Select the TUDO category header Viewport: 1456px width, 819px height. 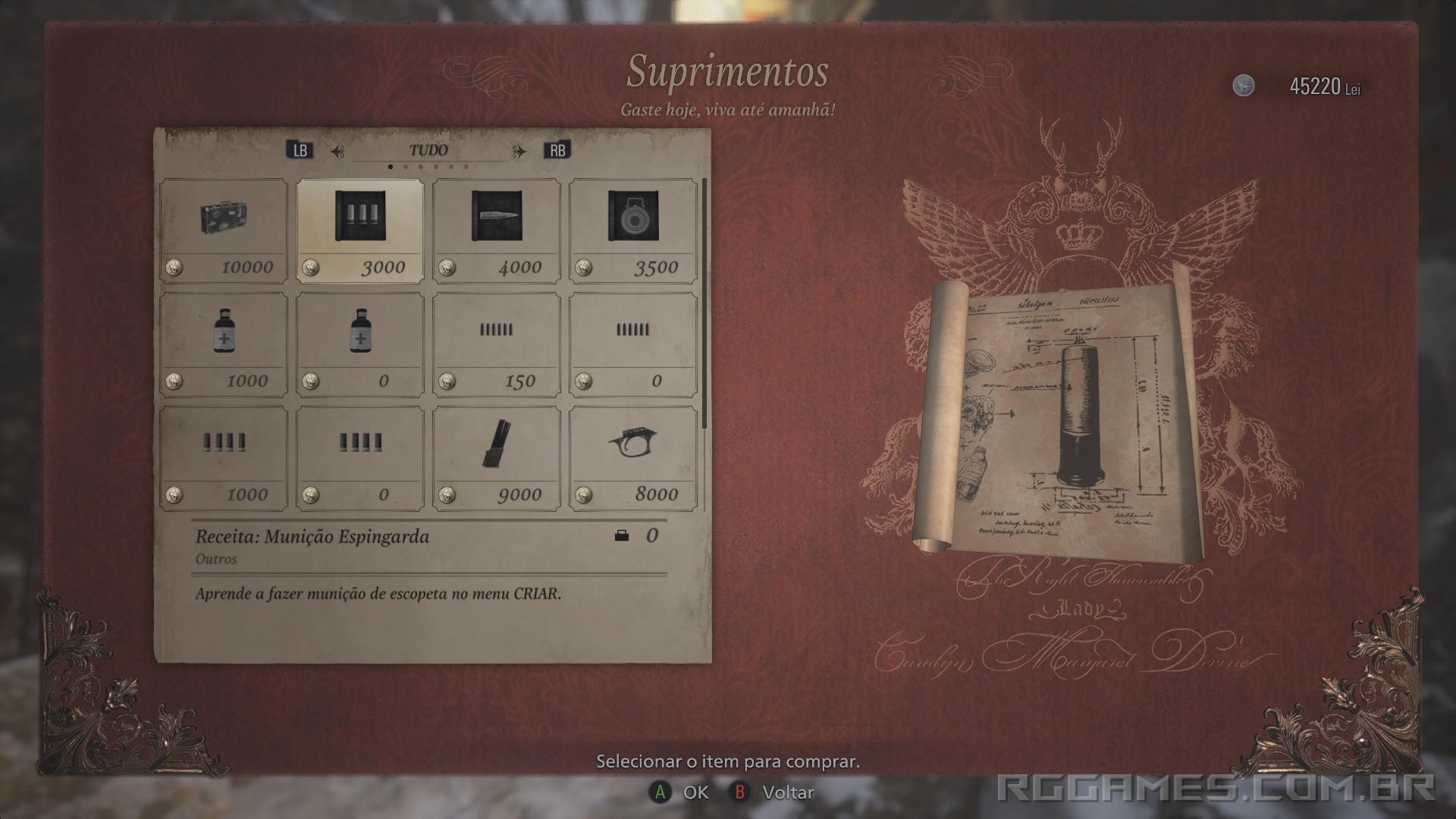430,149
